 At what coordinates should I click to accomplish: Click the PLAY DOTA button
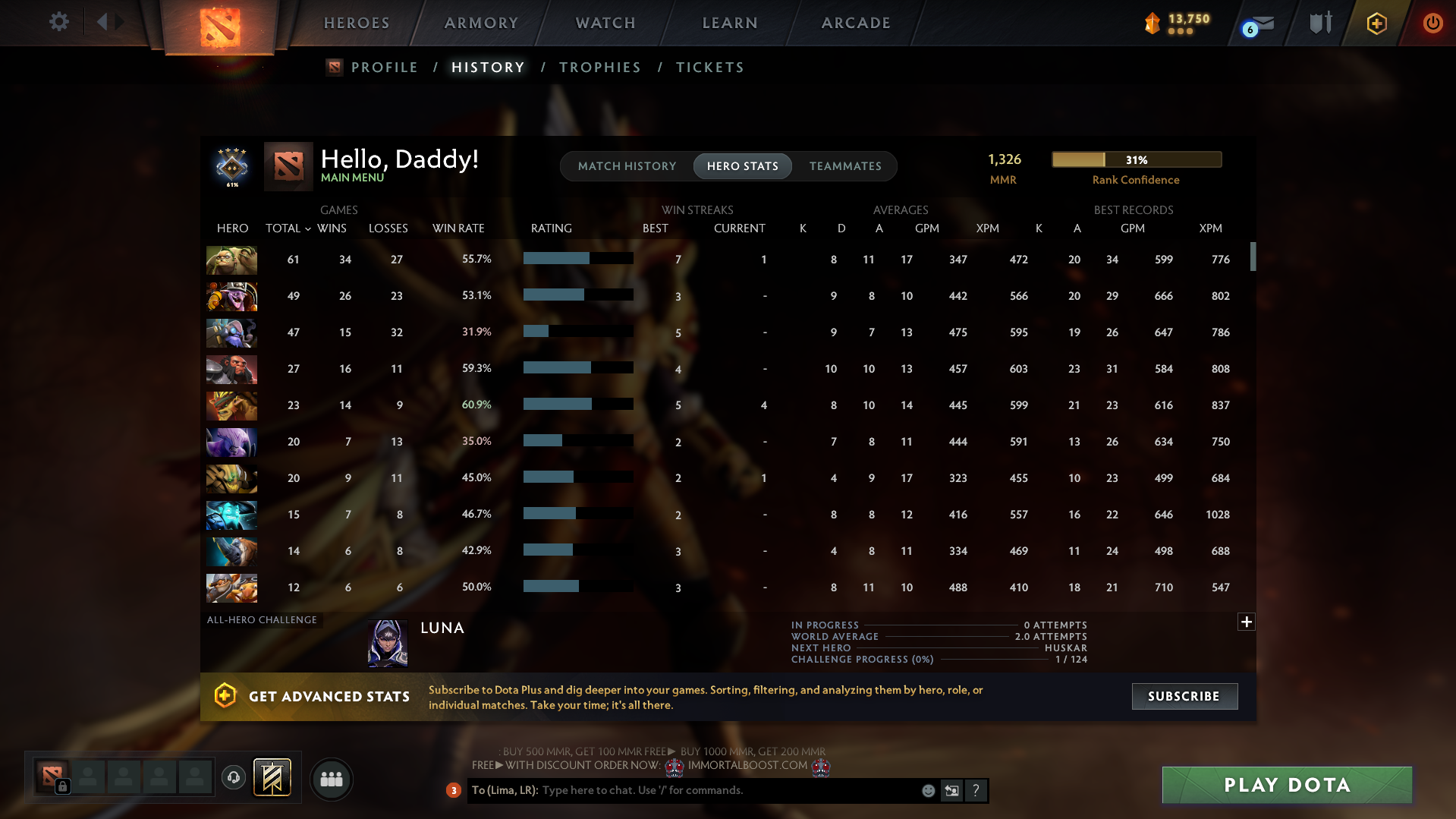pyautogui.click(x=1285, y=785)
